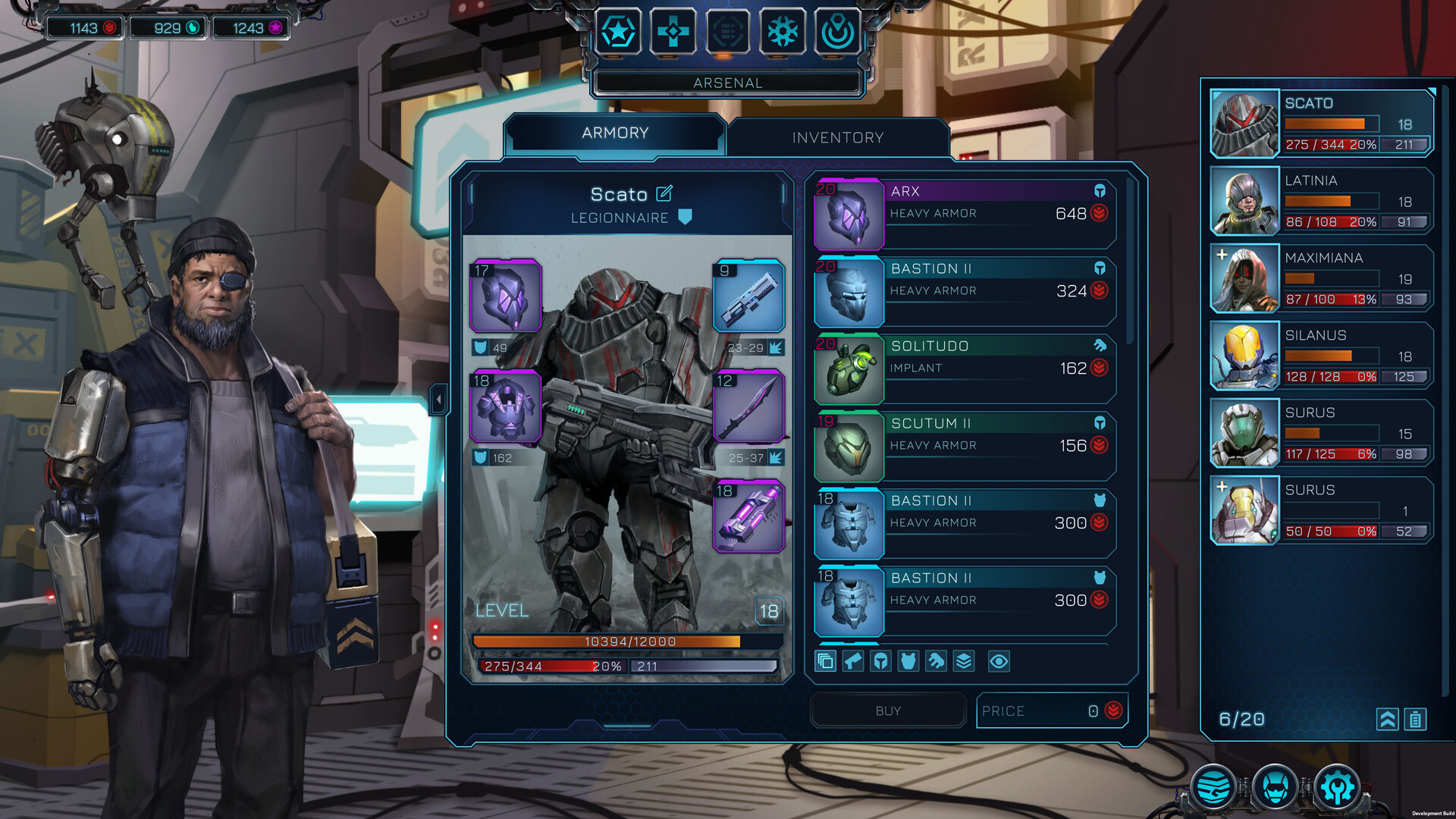
Task: Select Silanus in the roster
Action: [1321, 356]
